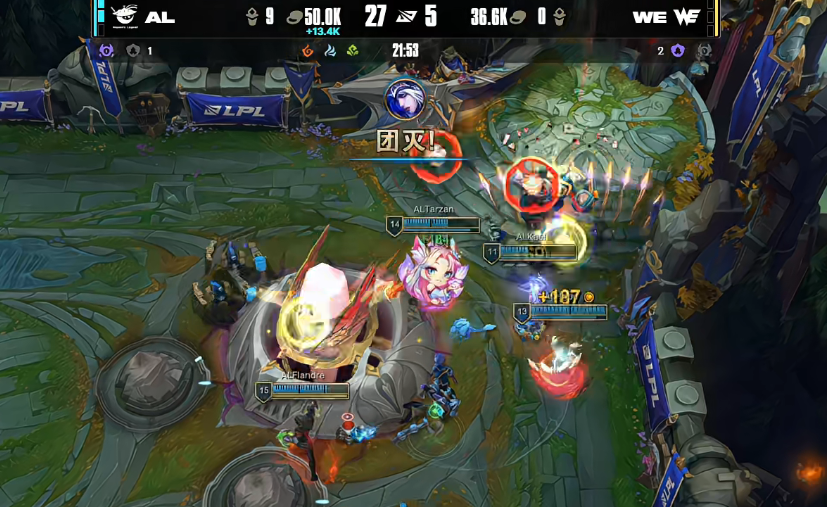Click AL's gold coin icon

coord(294,17)
